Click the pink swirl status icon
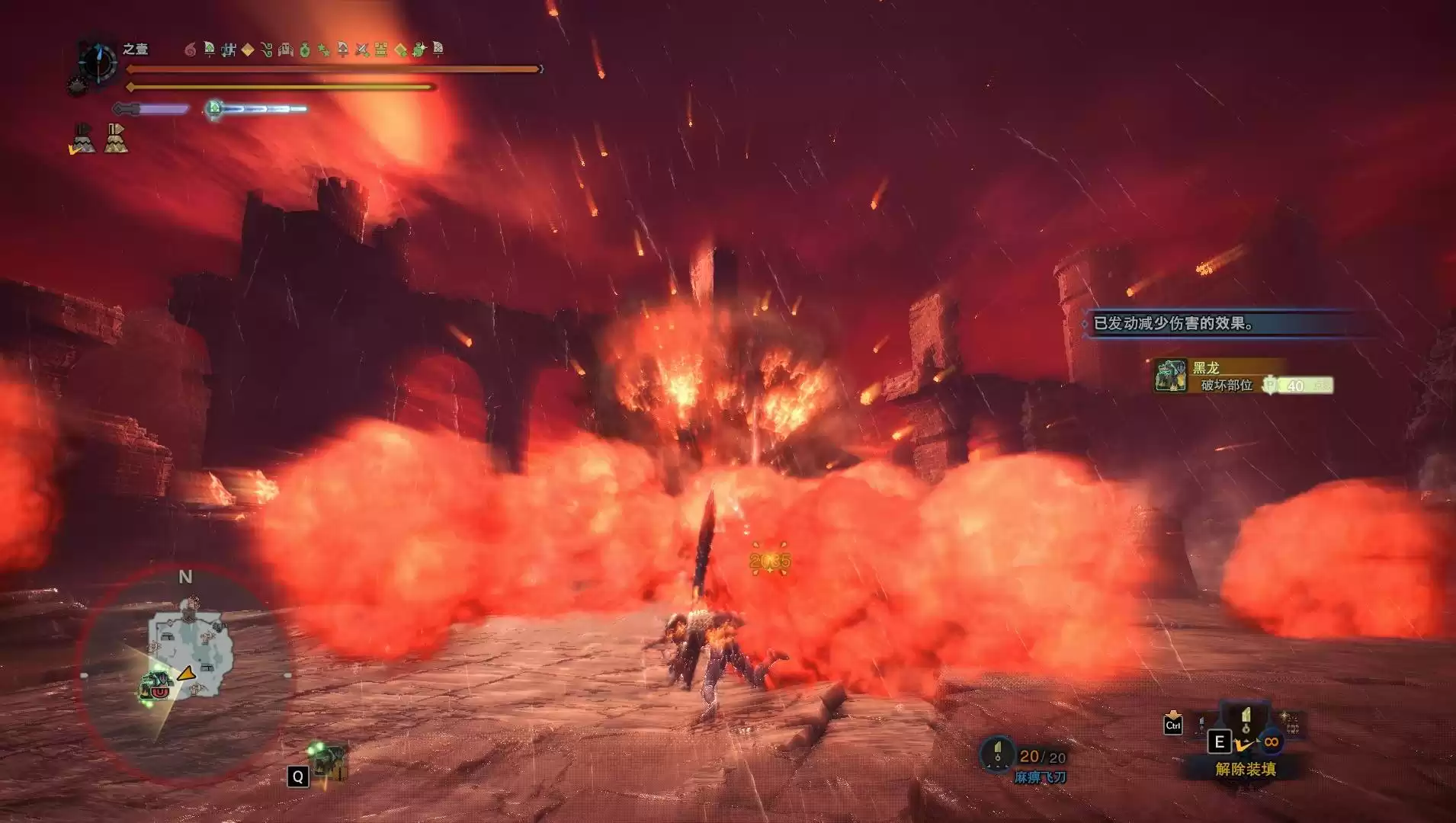The image size is (1456, 823). [x=191, y=50]
